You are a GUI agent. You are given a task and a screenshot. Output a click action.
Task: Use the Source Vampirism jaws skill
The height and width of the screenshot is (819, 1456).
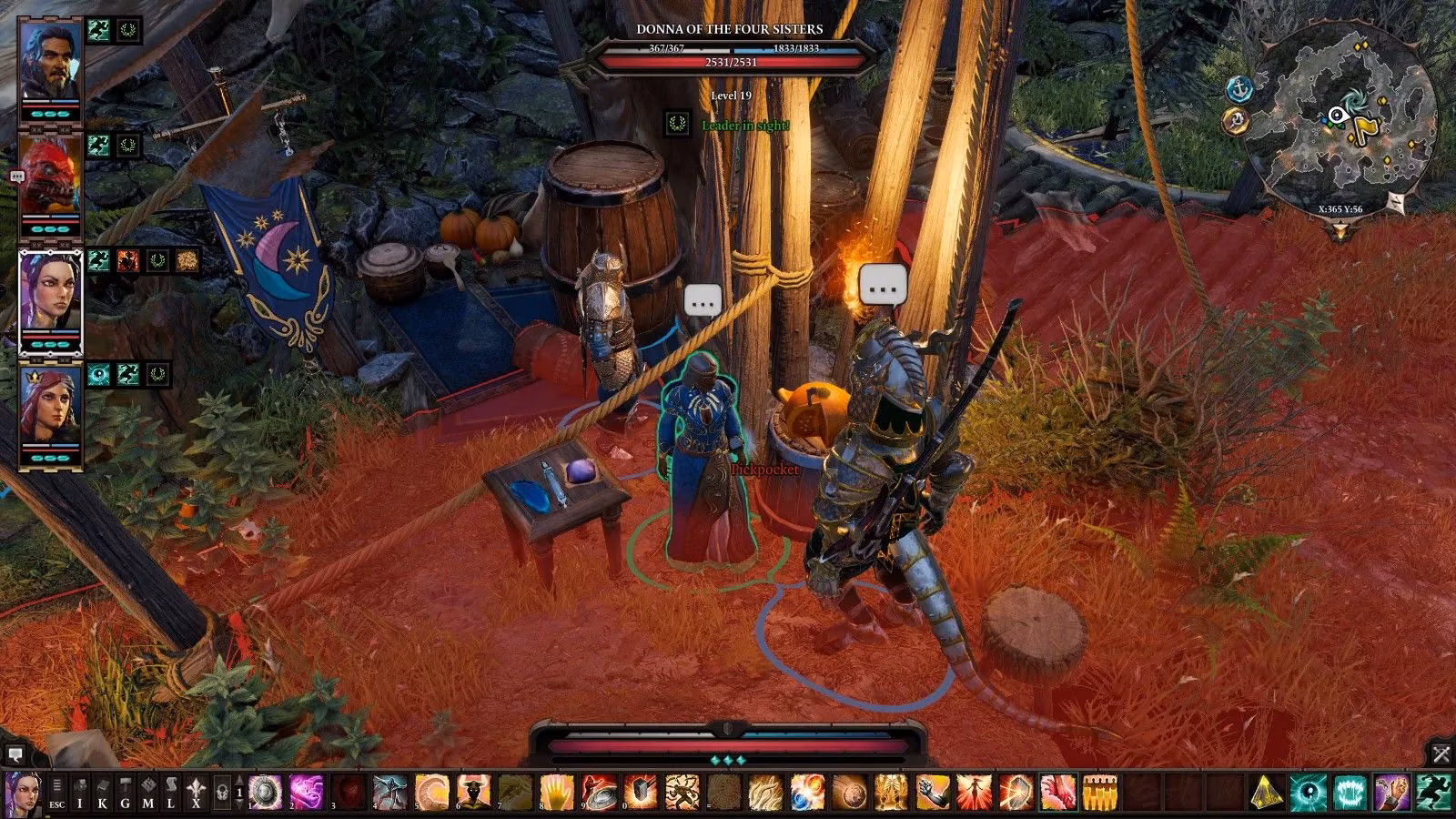pos(1351,792)
